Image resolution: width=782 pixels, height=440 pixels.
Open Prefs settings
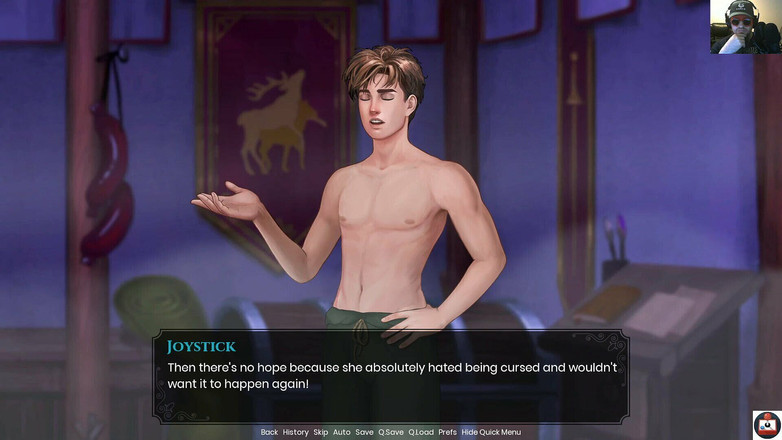point(447,432)
